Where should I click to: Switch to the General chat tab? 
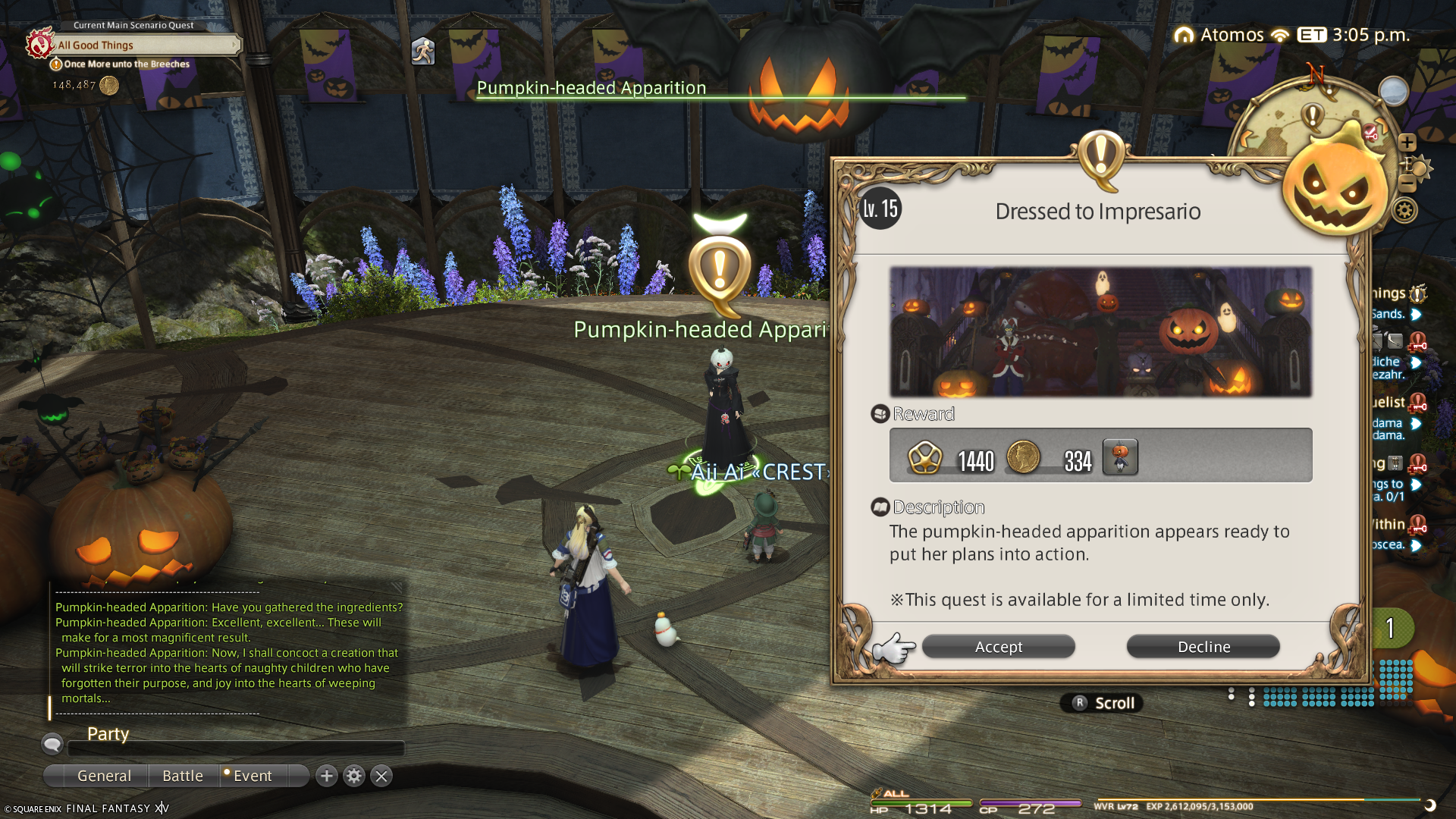[104, 776]
